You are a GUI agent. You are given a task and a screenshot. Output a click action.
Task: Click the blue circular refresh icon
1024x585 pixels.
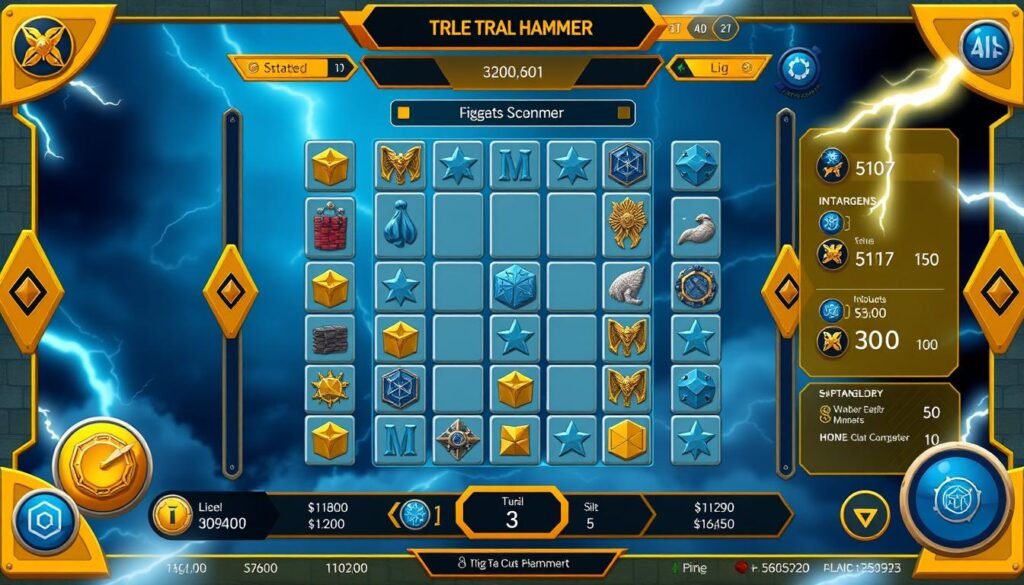[797, 69]
